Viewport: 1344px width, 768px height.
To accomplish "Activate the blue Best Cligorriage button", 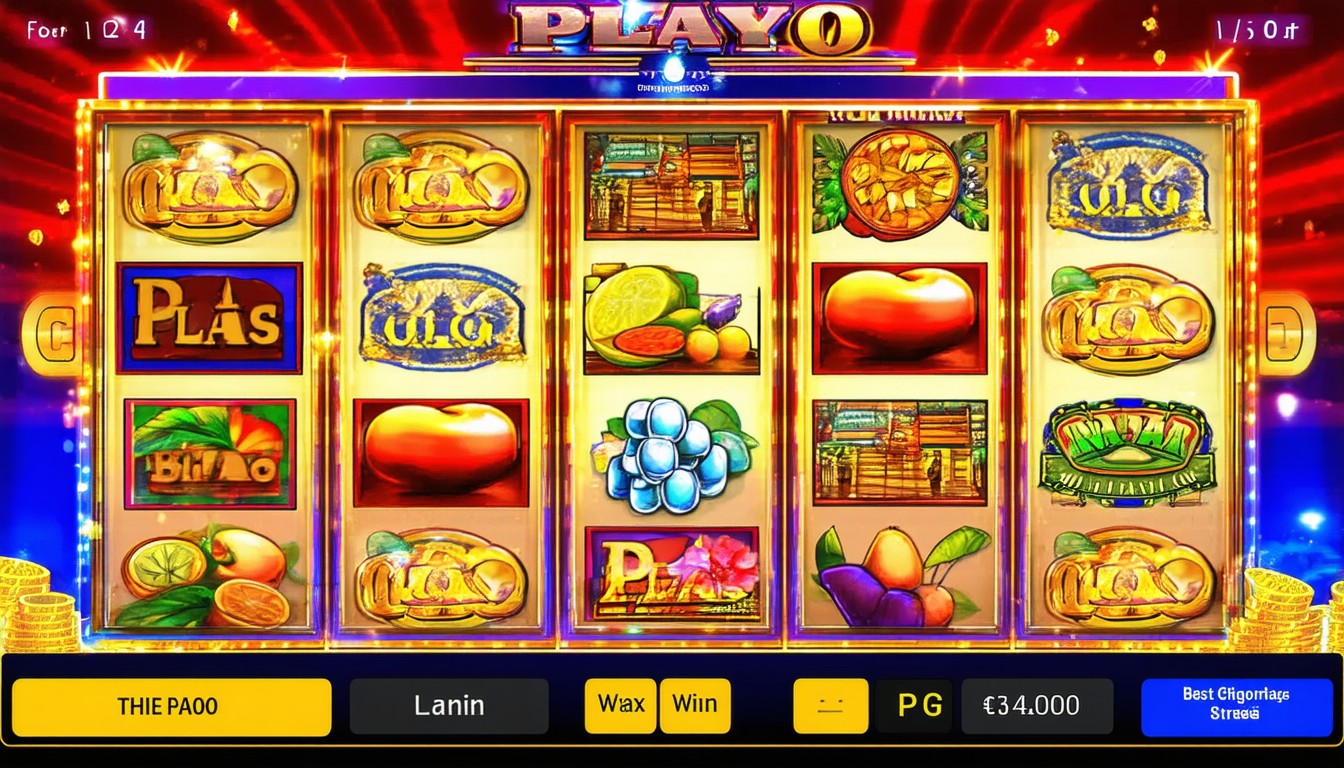I will (1236, 707).
